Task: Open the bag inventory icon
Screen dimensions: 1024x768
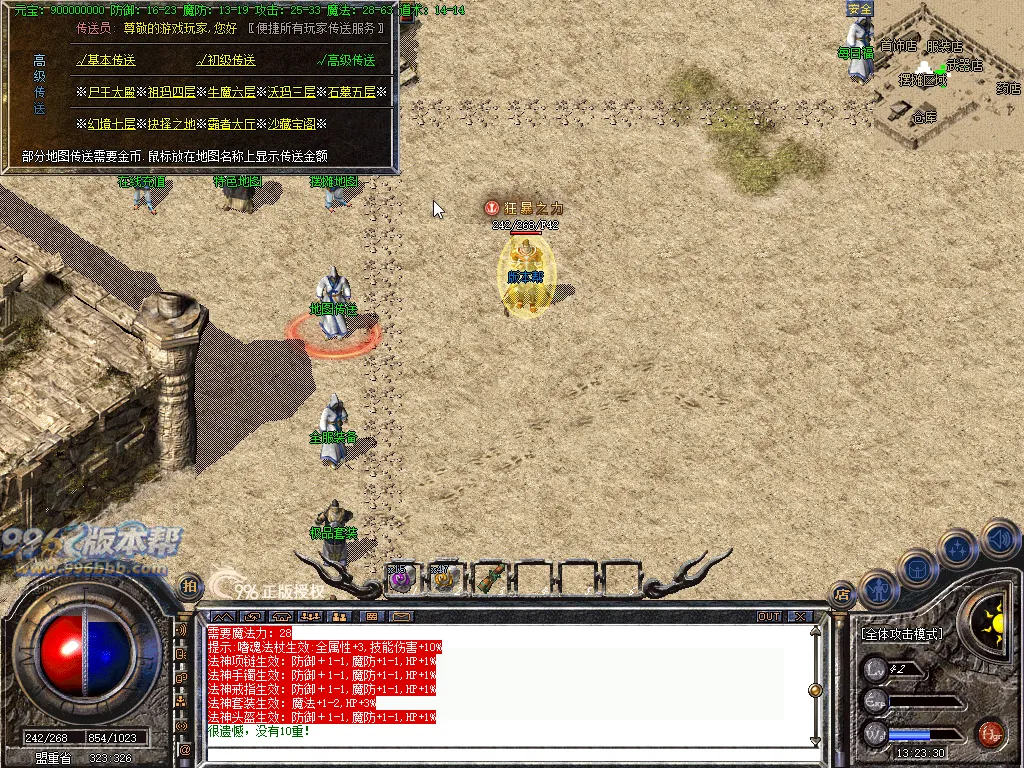Action: pos(917,567)
